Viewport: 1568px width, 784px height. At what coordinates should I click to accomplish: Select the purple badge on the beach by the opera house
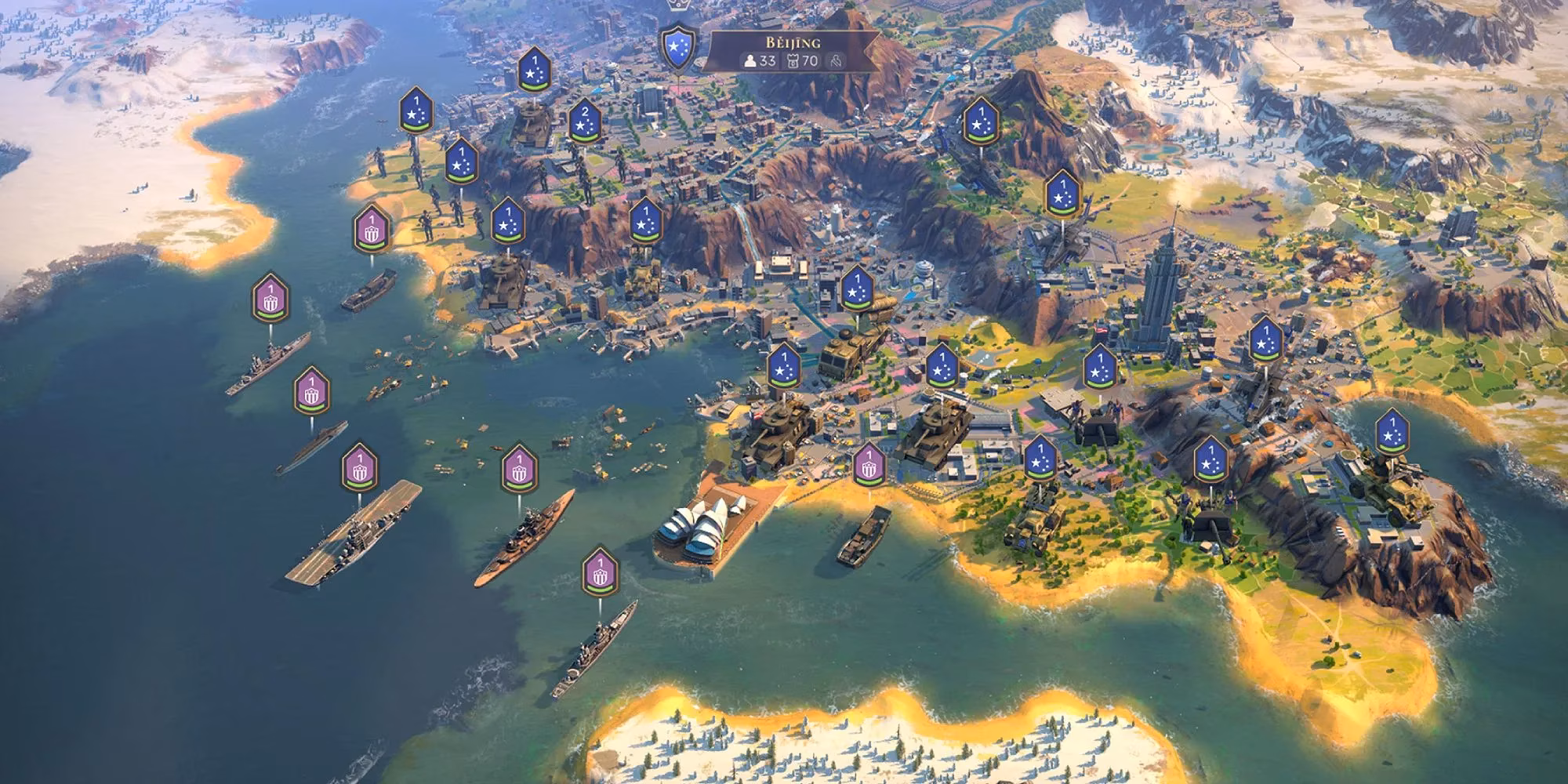tap(869, 465)
